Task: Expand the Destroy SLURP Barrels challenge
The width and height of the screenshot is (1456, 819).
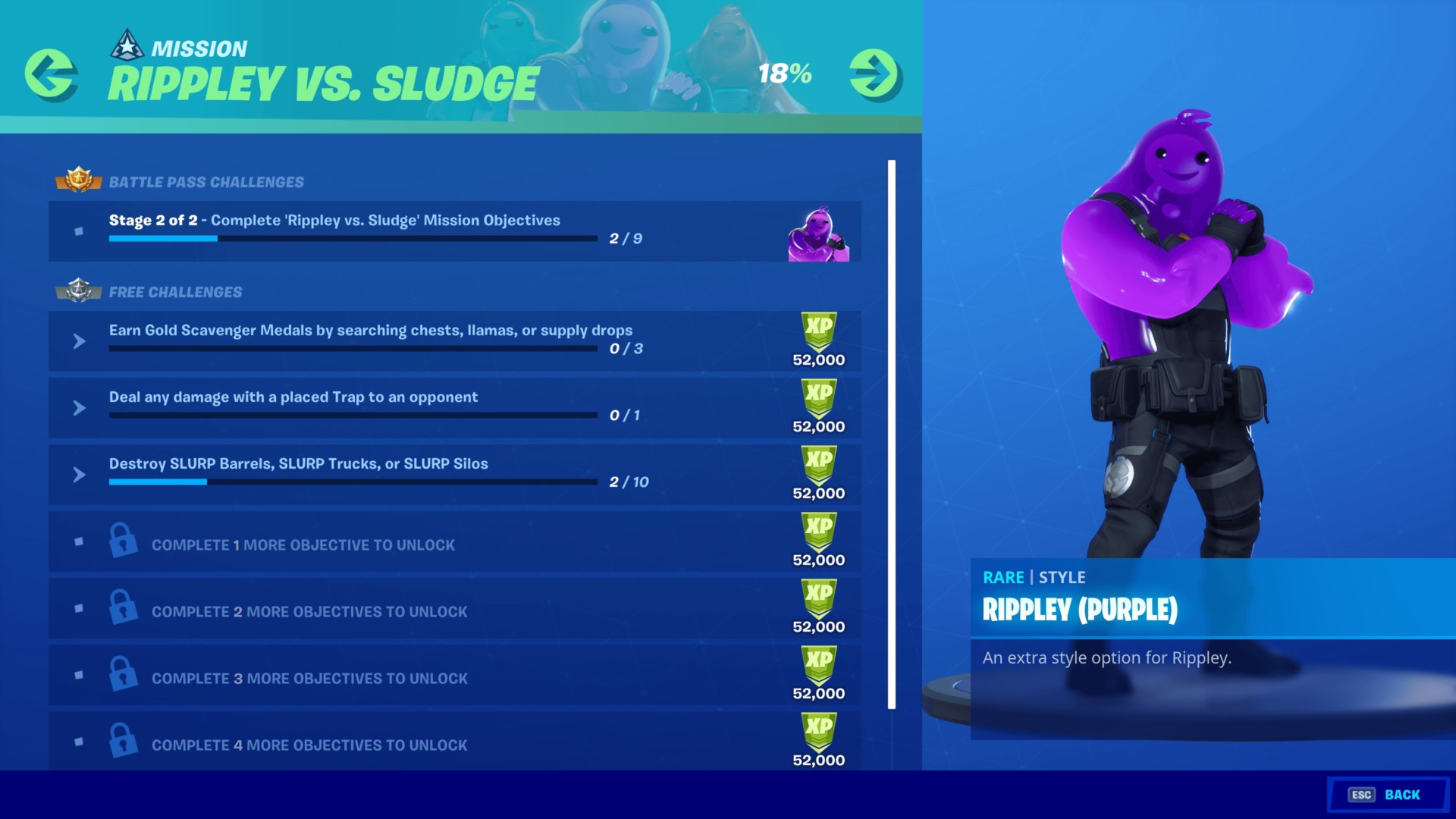Action: pyautogui.click(x=78, y=475)
